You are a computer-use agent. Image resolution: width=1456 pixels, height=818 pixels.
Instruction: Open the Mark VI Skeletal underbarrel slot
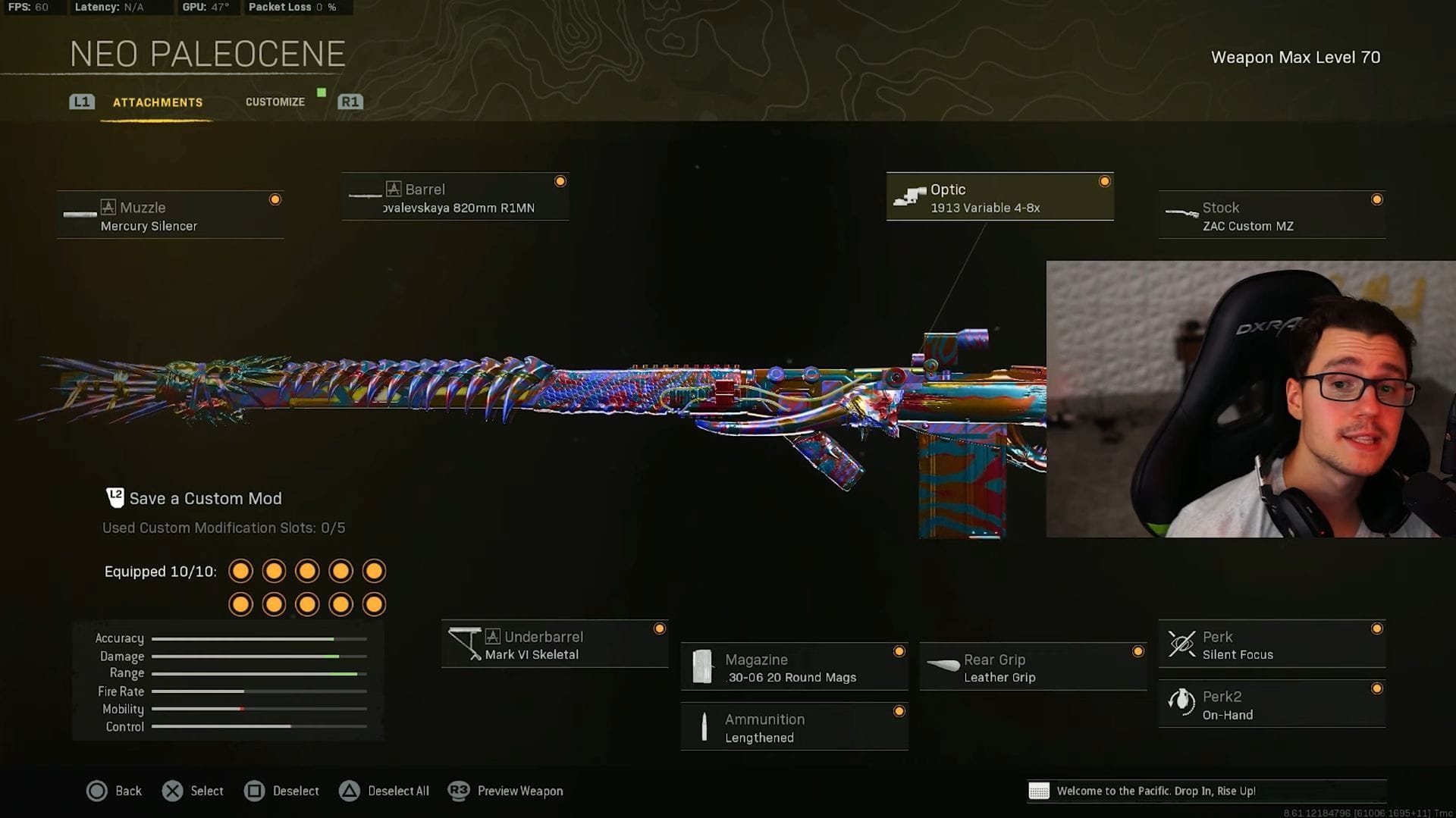click(466, 644)
